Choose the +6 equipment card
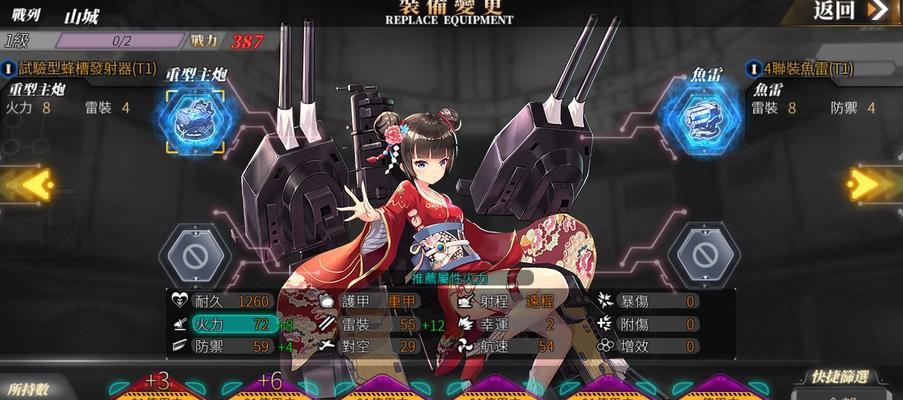 pyautogui.click(x=269, y=386)
